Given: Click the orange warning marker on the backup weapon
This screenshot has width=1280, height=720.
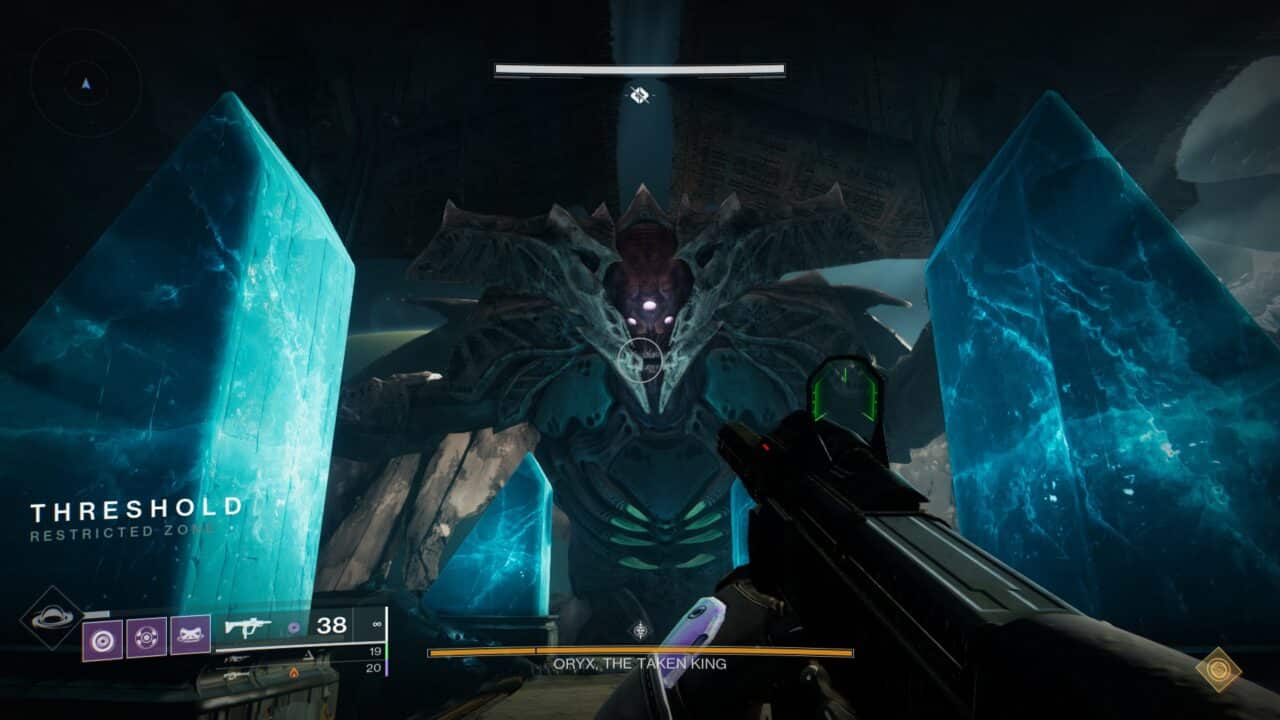Looking at the screenshot, I should point(294,674).
